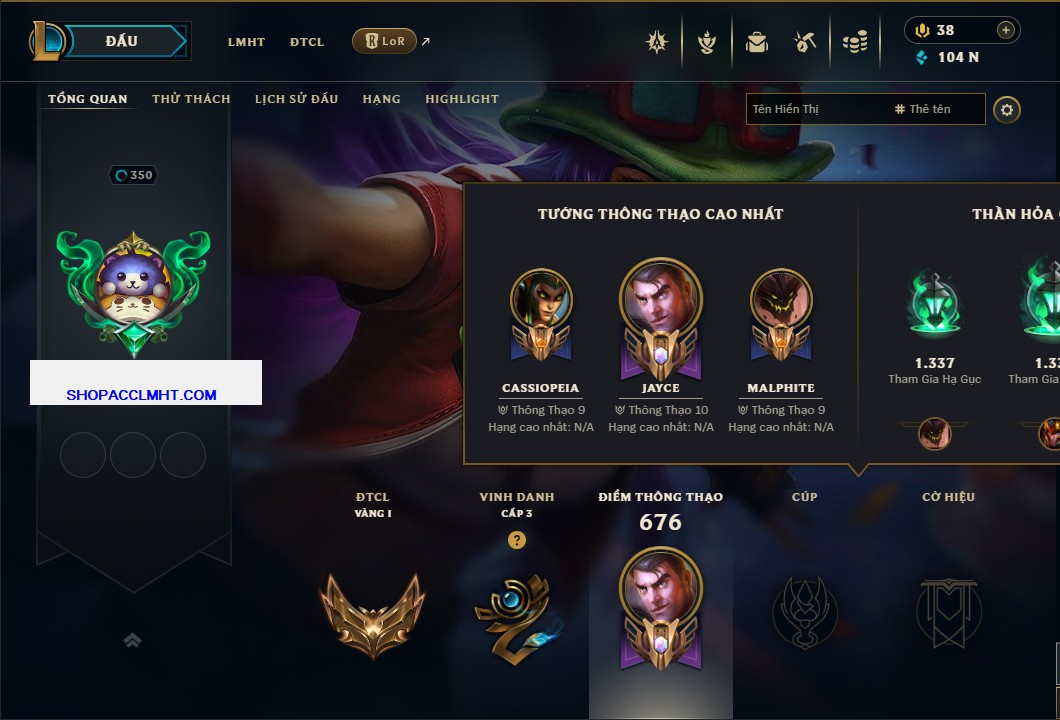Viewport: 1060px width, 720px height.
Task: Choose the CỜ HIỆU banner emblem
Action: [948, 612]
